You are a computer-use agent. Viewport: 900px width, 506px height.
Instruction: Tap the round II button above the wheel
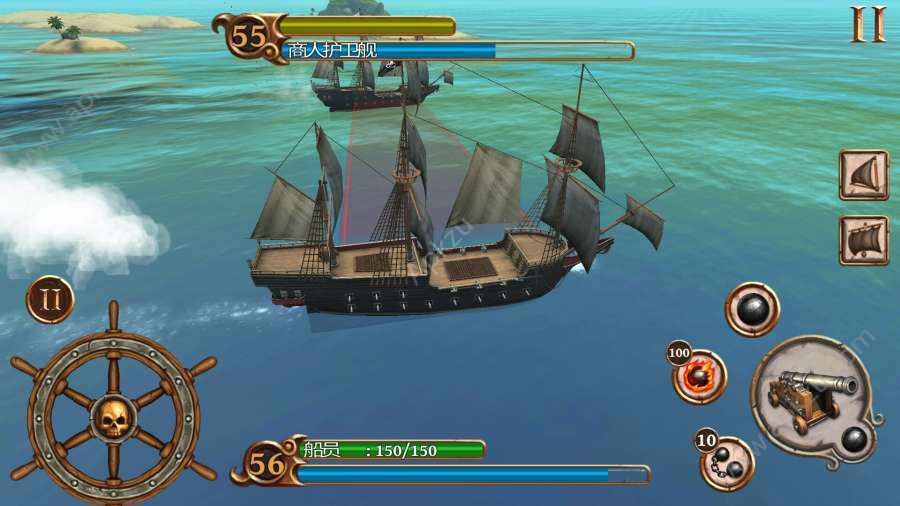click(x=50, y=300)
